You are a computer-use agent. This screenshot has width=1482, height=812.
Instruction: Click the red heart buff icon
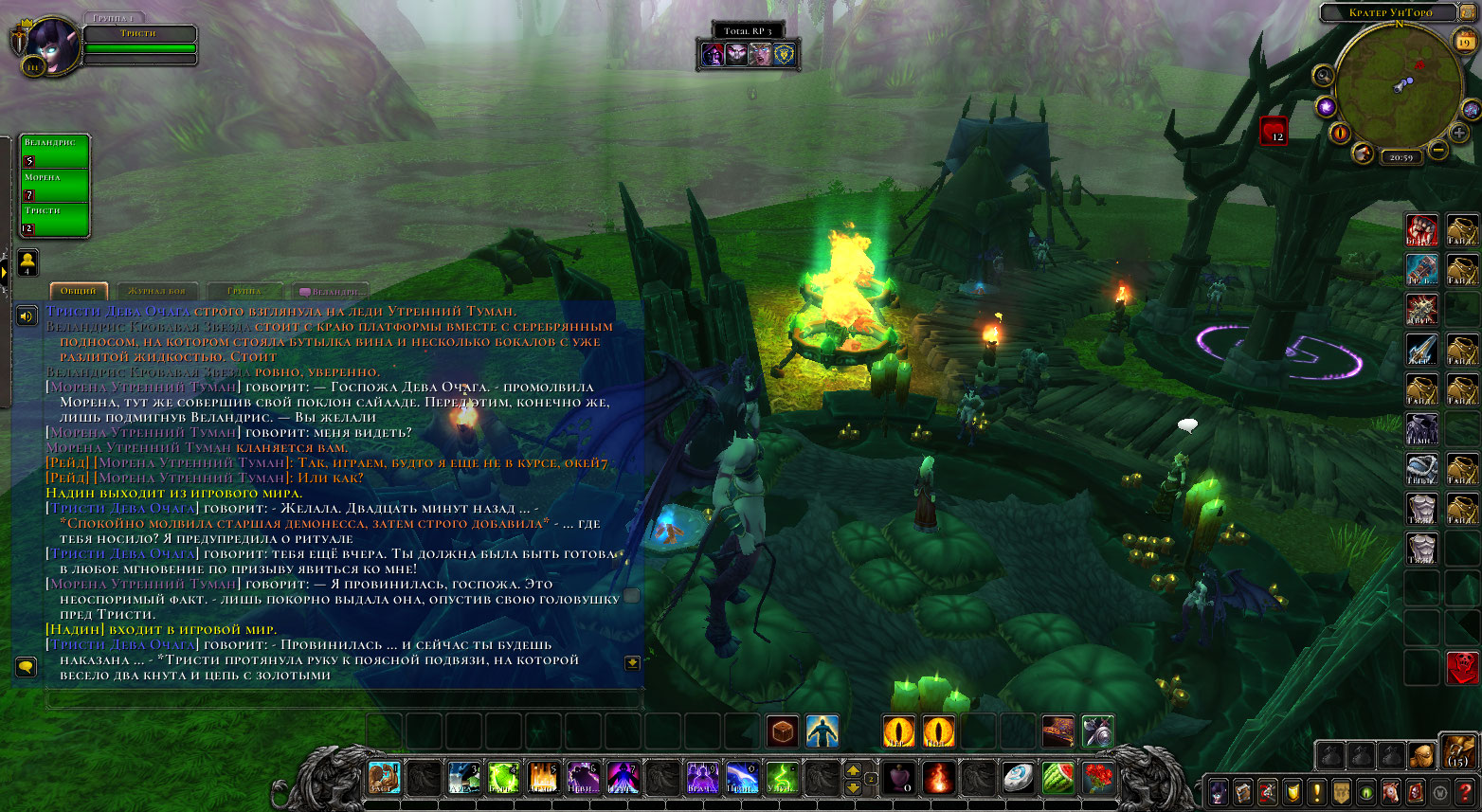[1273, 131]
